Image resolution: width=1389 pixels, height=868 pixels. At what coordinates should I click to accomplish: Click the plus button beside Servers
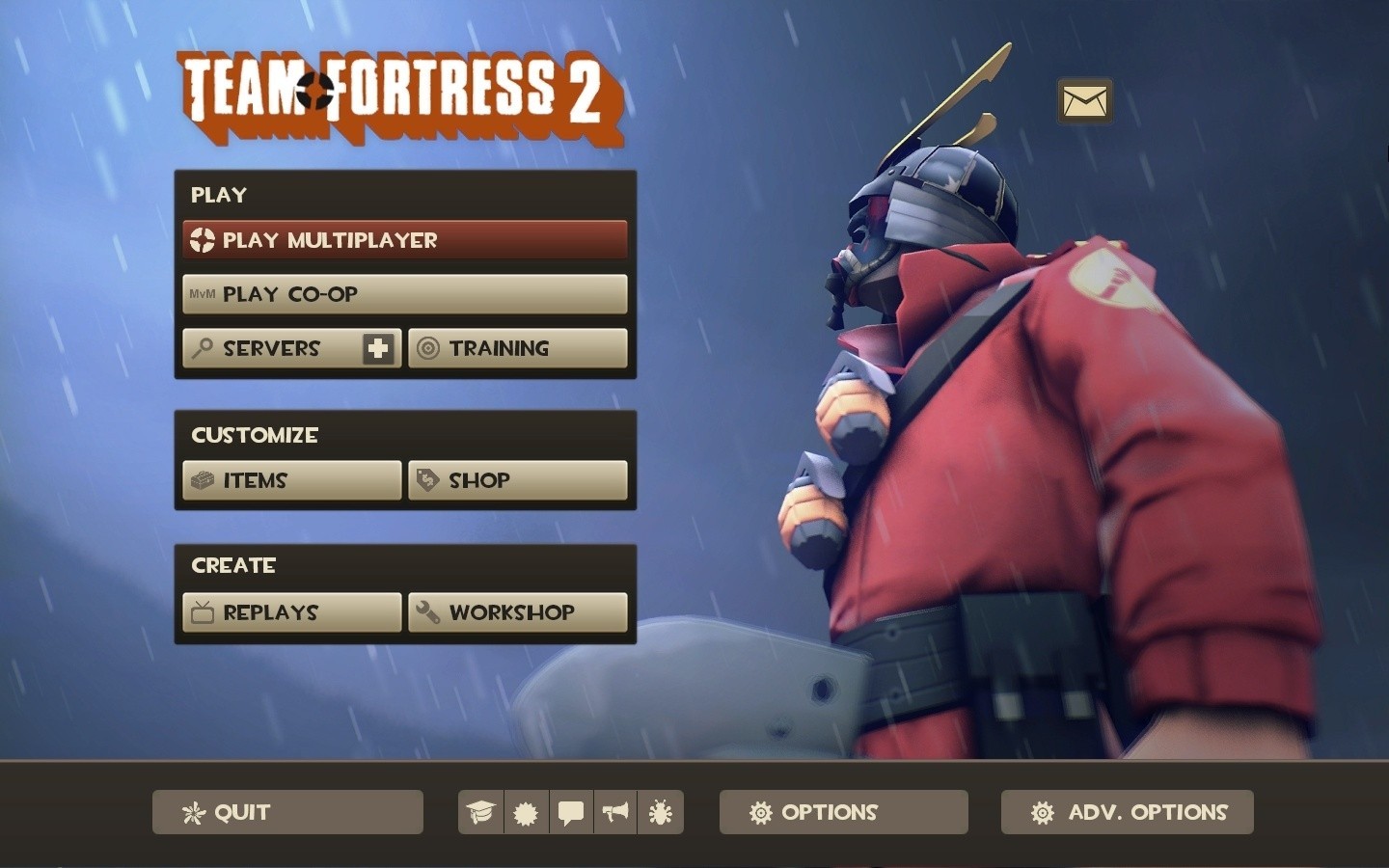pyautogui.click(x=380, y=348)
